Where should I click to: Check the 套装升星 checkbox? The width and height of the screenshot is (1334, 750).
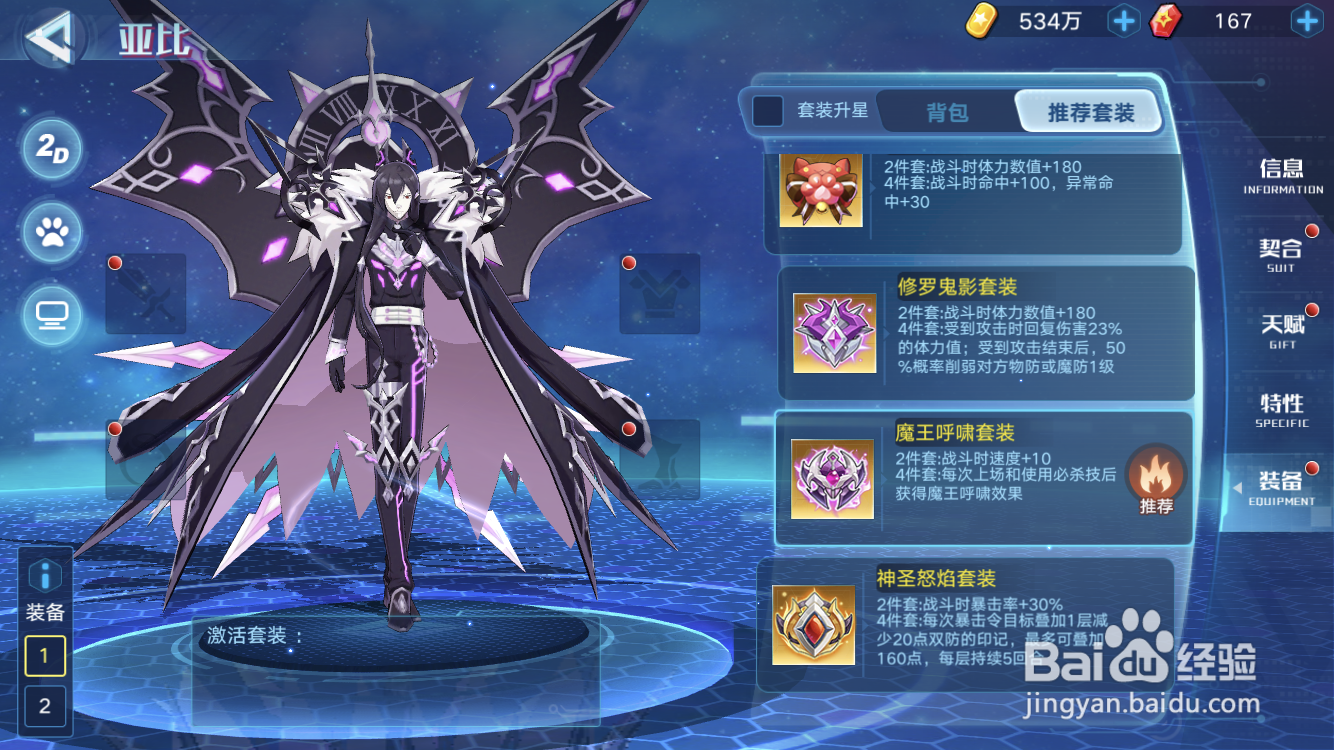[x=768, y=112]
